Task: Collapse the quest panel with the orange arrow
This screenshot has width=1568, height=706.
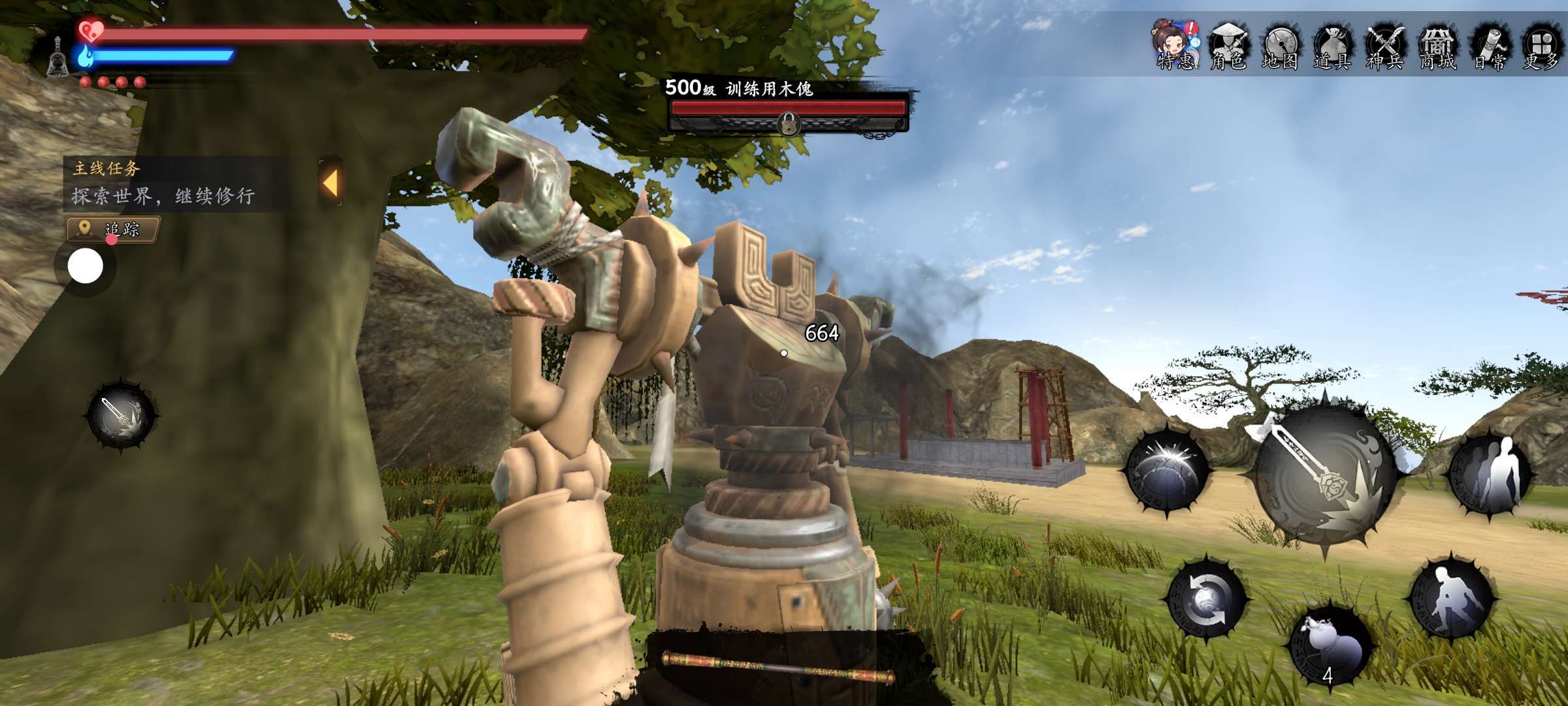Action: coord(331,183)
